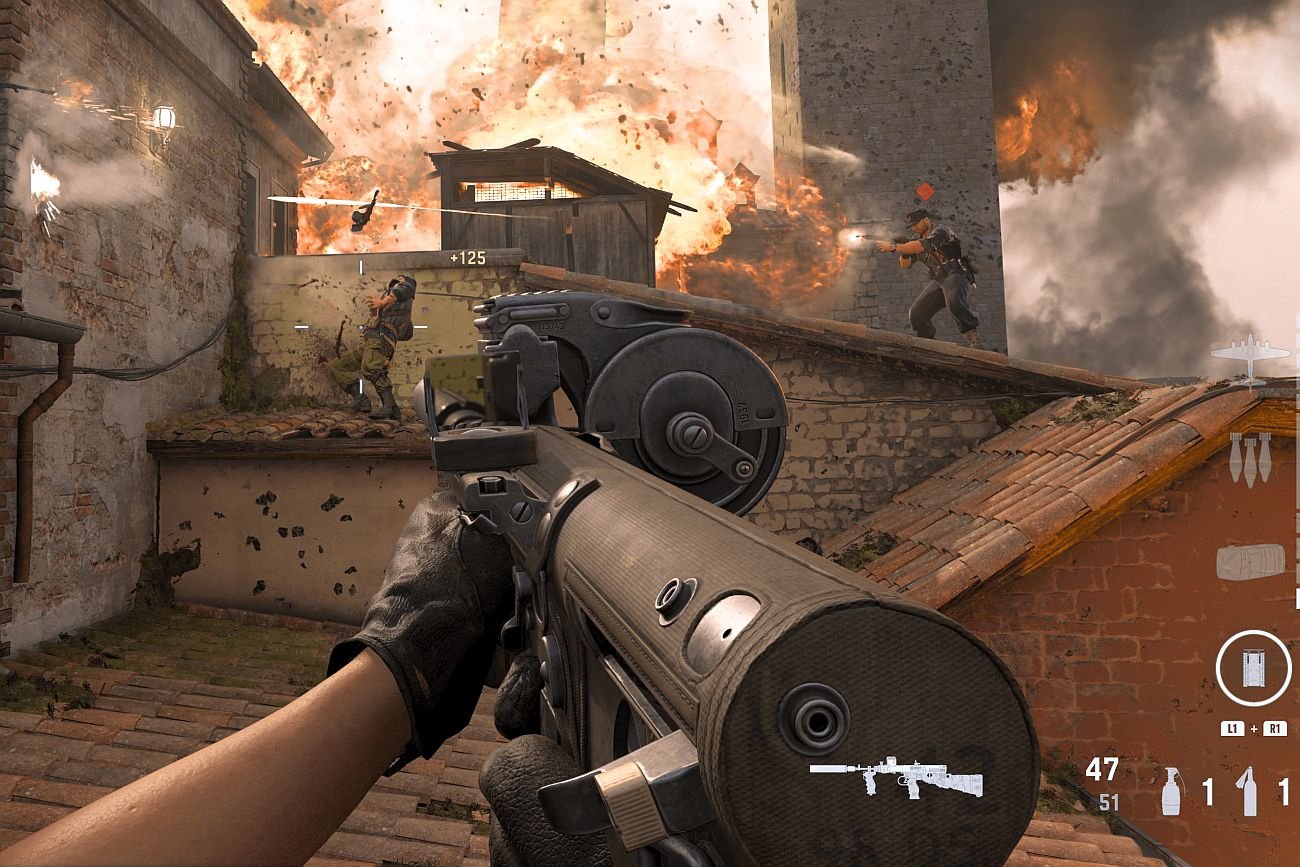
Task: Click the circled killstreak ready indicator
Action: tap(1254, 668)
